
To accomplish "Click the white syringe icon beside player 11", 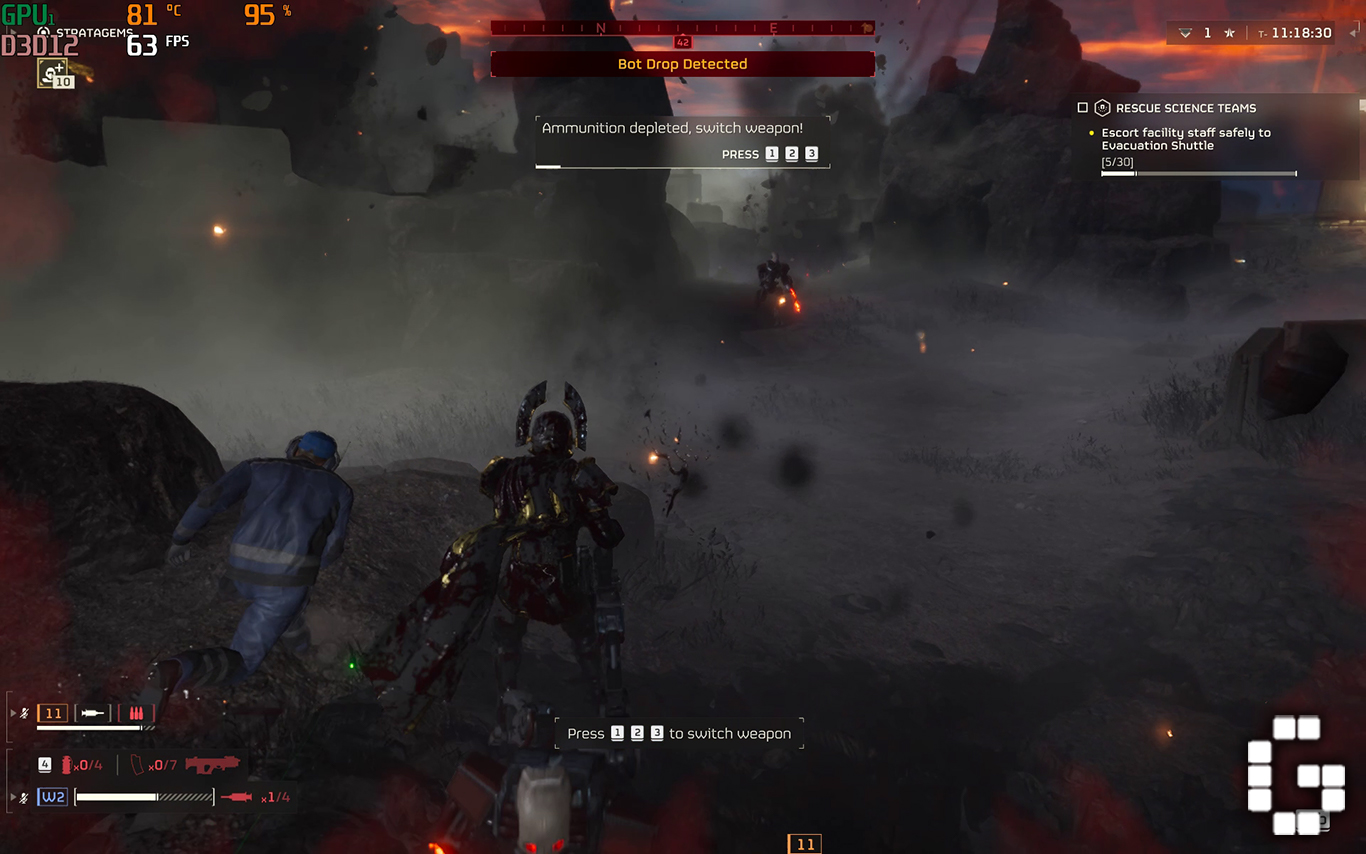I will pyautogui.click(x=93, y=714).
